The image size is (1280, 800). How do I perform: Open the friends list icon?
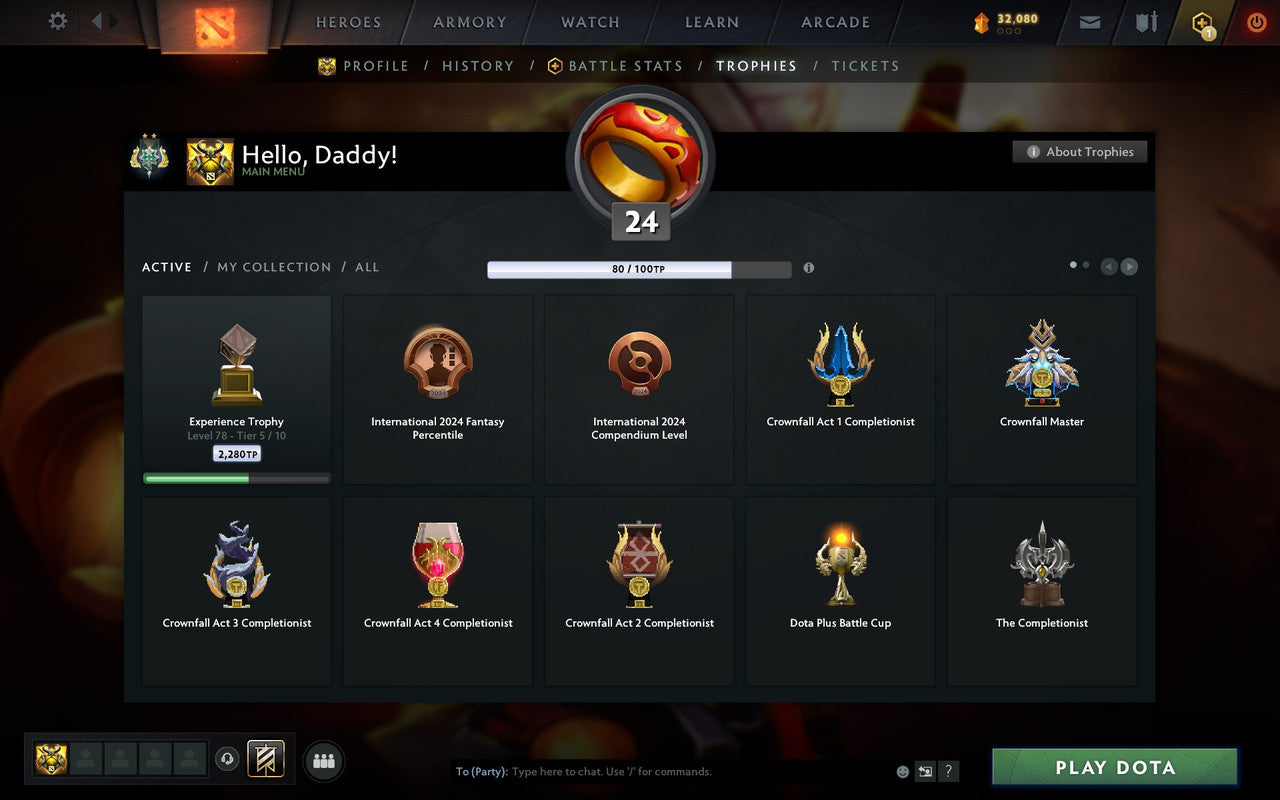tap(322, 758)
